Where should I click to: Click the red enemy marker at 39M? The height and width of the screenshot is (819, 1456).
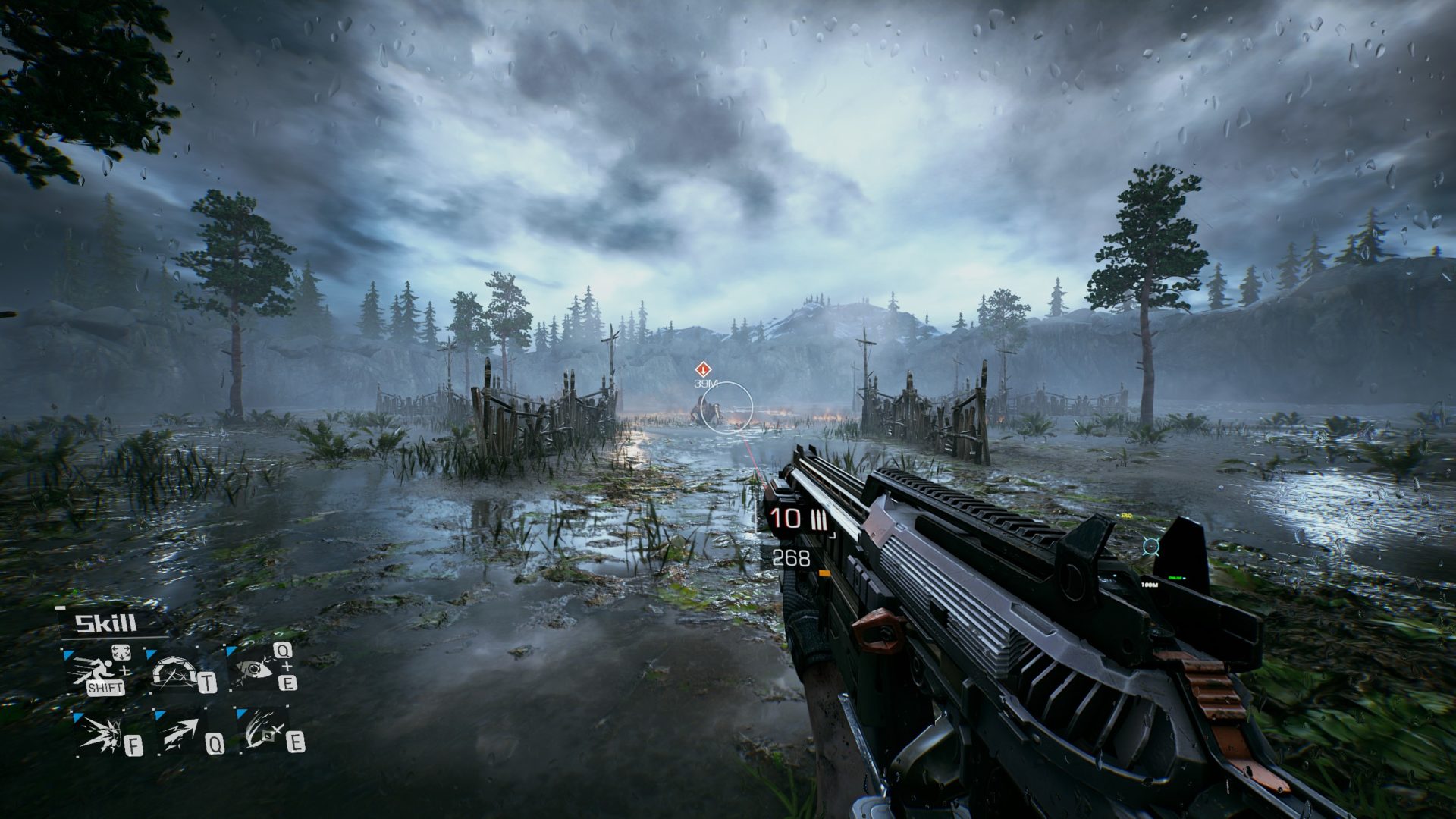(703, 369)
